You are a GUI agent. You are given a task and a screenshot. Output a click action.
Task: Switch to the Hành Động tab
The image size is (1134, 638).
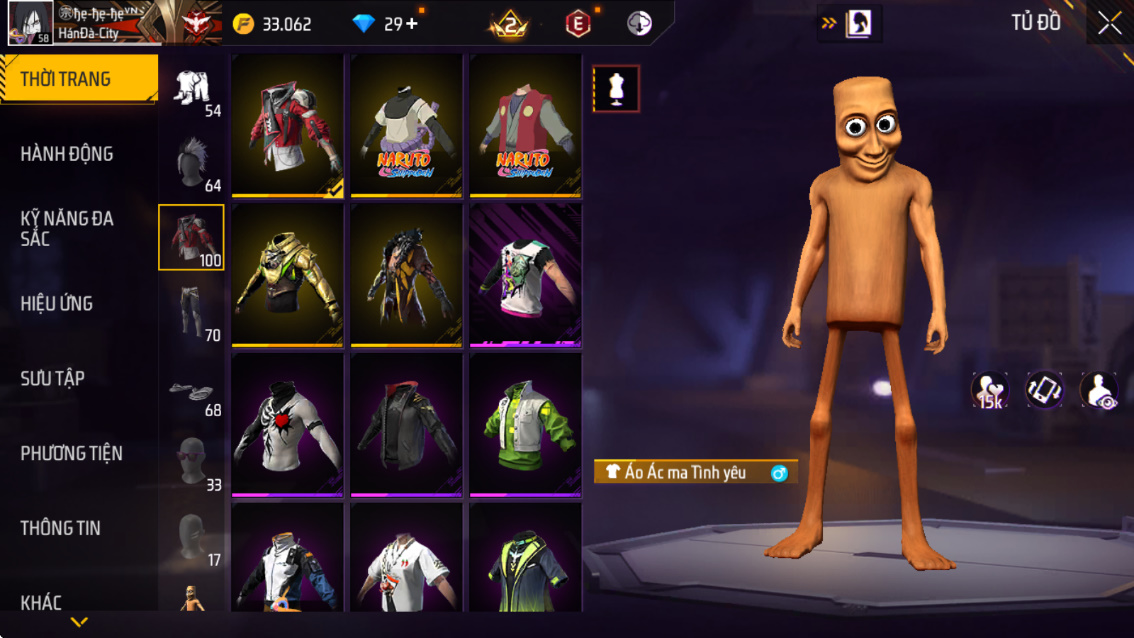(x=67, y=154)
